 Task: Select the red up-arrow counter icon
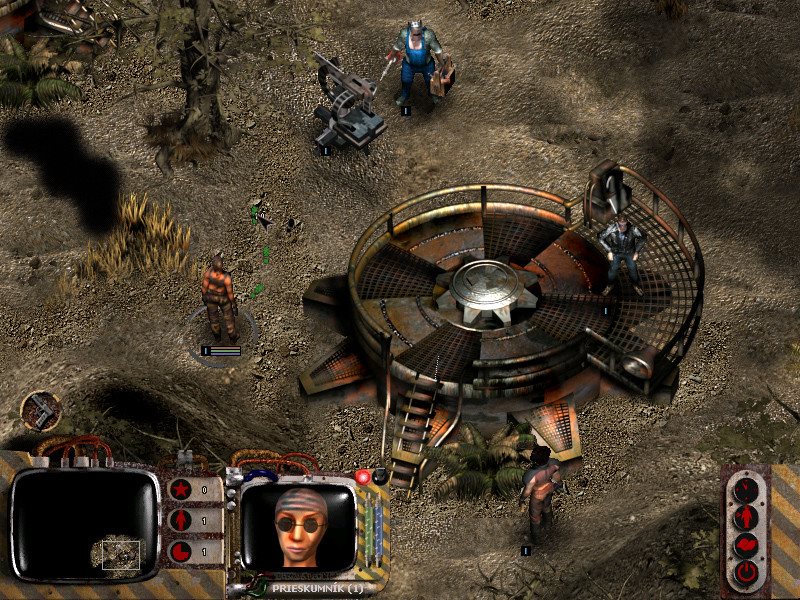click(181, 521)
